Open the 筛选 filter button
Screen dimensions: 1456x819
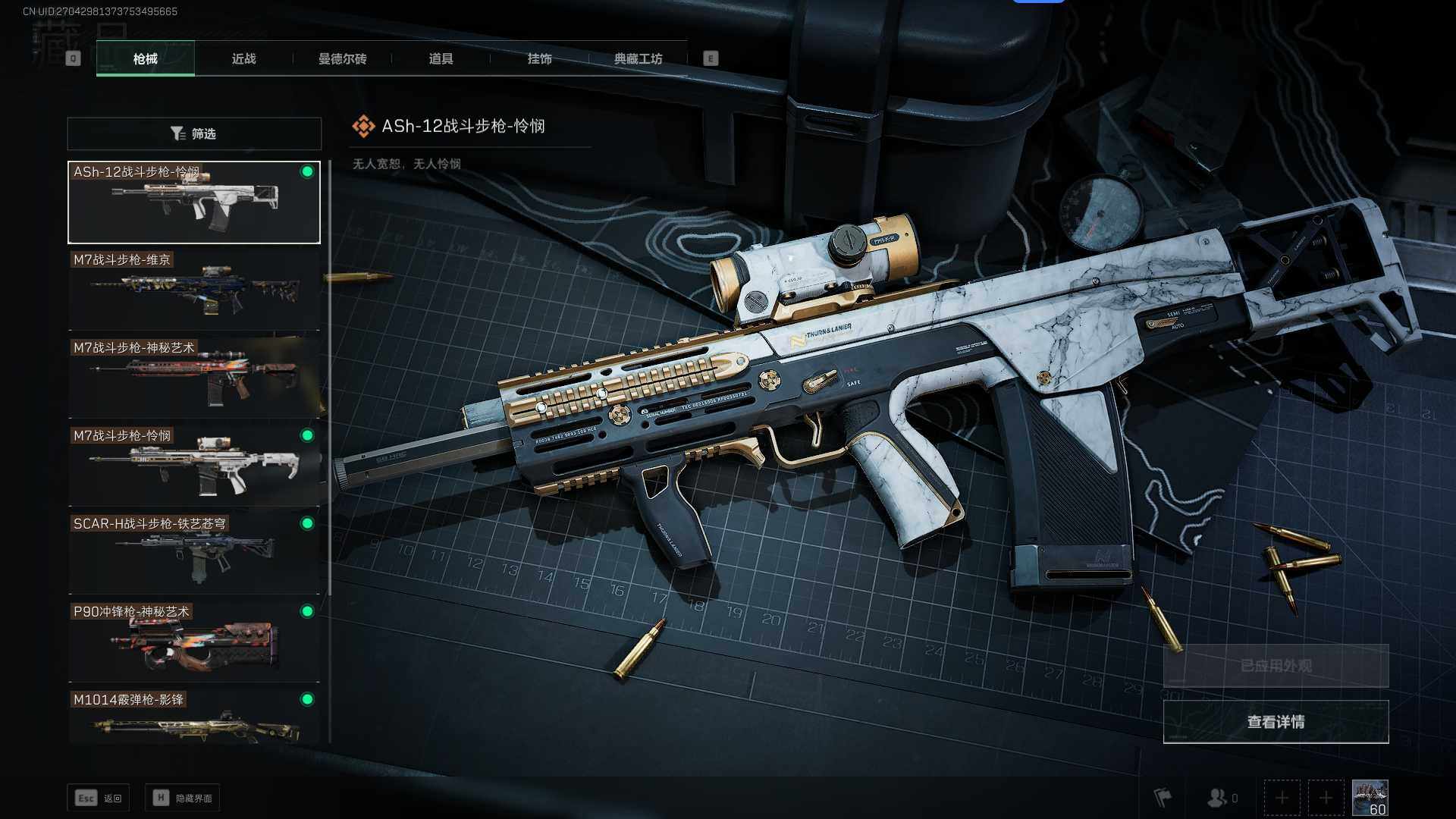point(194,133)
